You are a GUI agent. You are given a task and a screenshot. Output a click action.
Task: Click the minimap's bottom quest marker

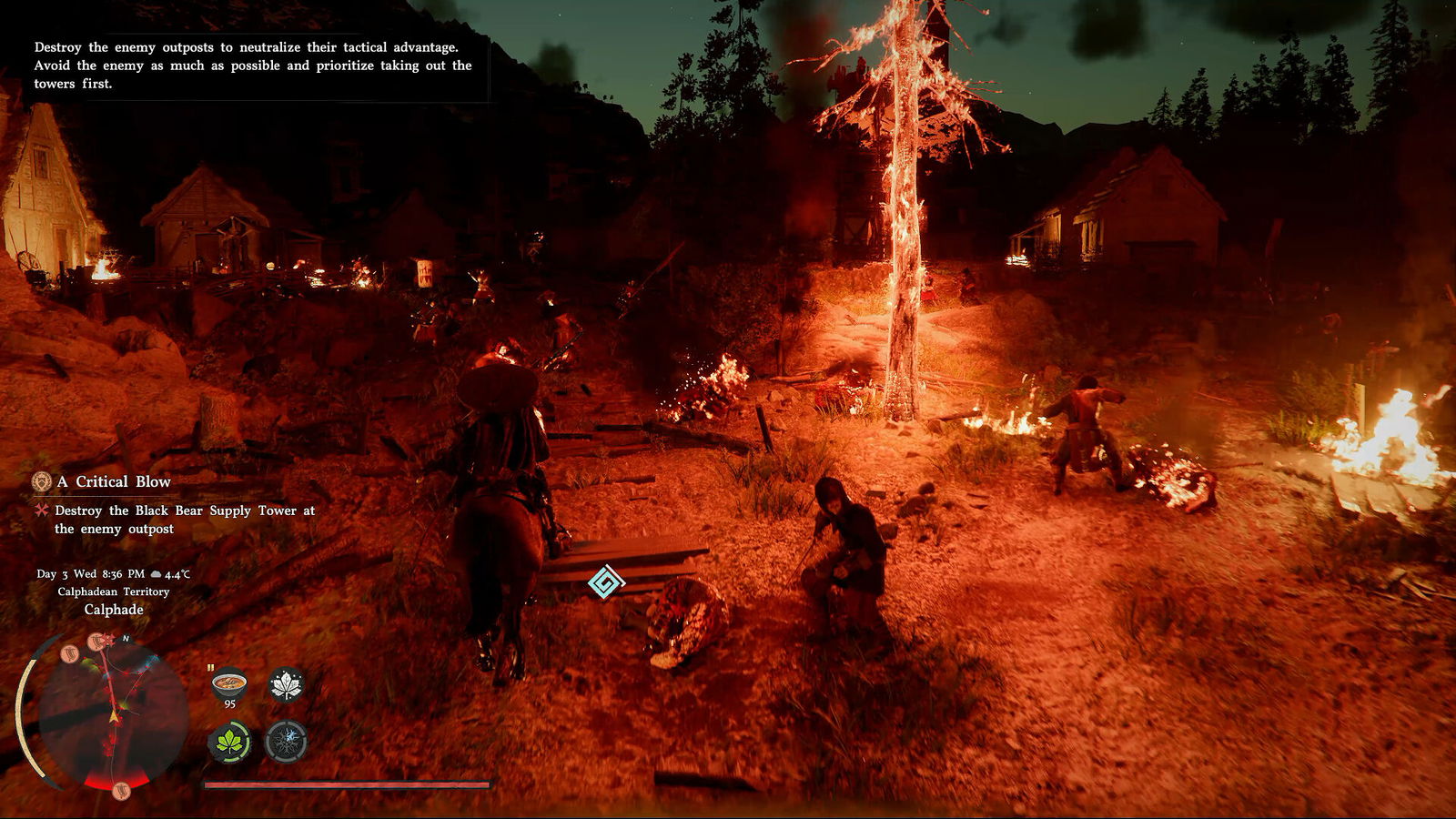[121, 790]
